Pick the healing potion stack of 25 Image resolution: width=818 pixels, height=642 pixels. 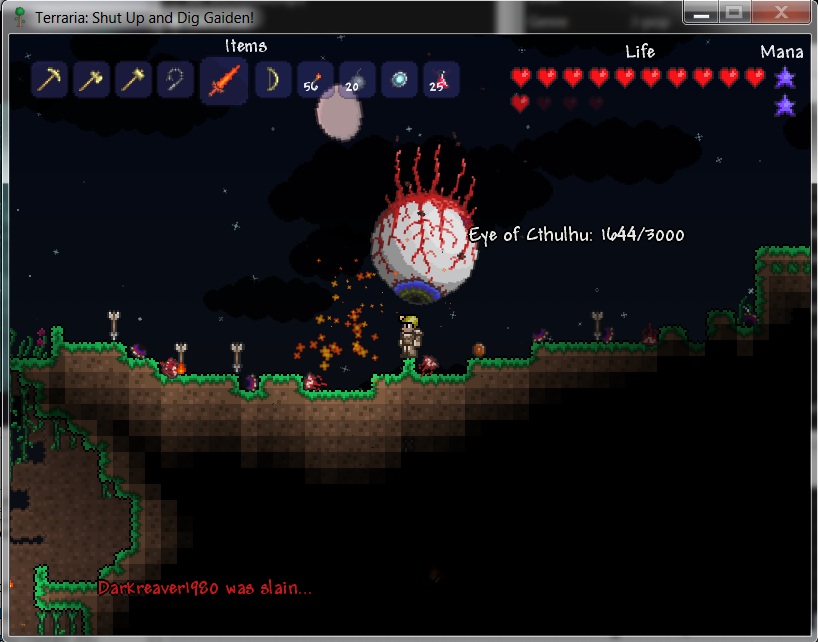coord(441,80)
